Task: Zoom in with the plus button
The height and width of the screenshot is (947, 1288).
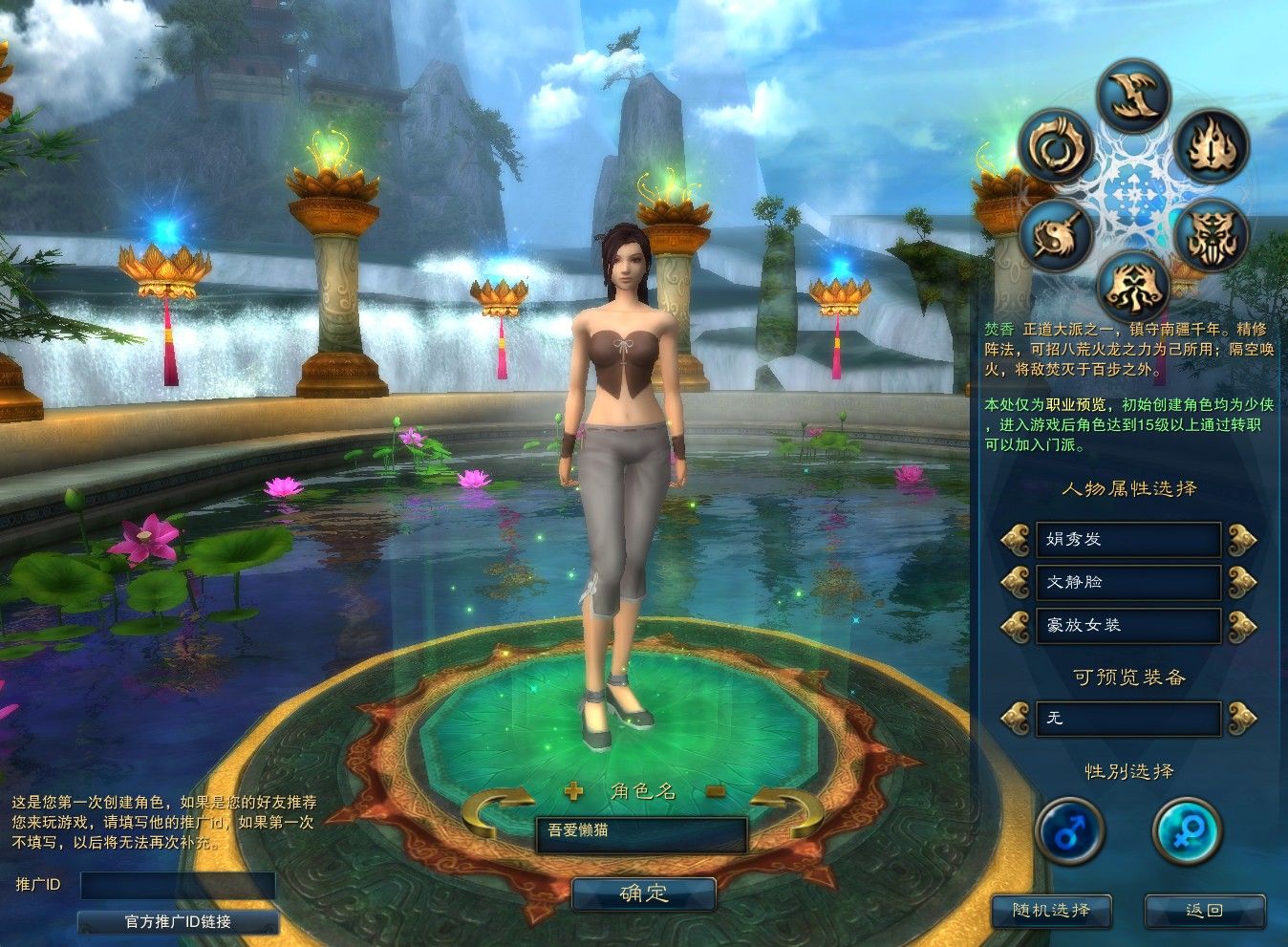Action: pos(573,790)
